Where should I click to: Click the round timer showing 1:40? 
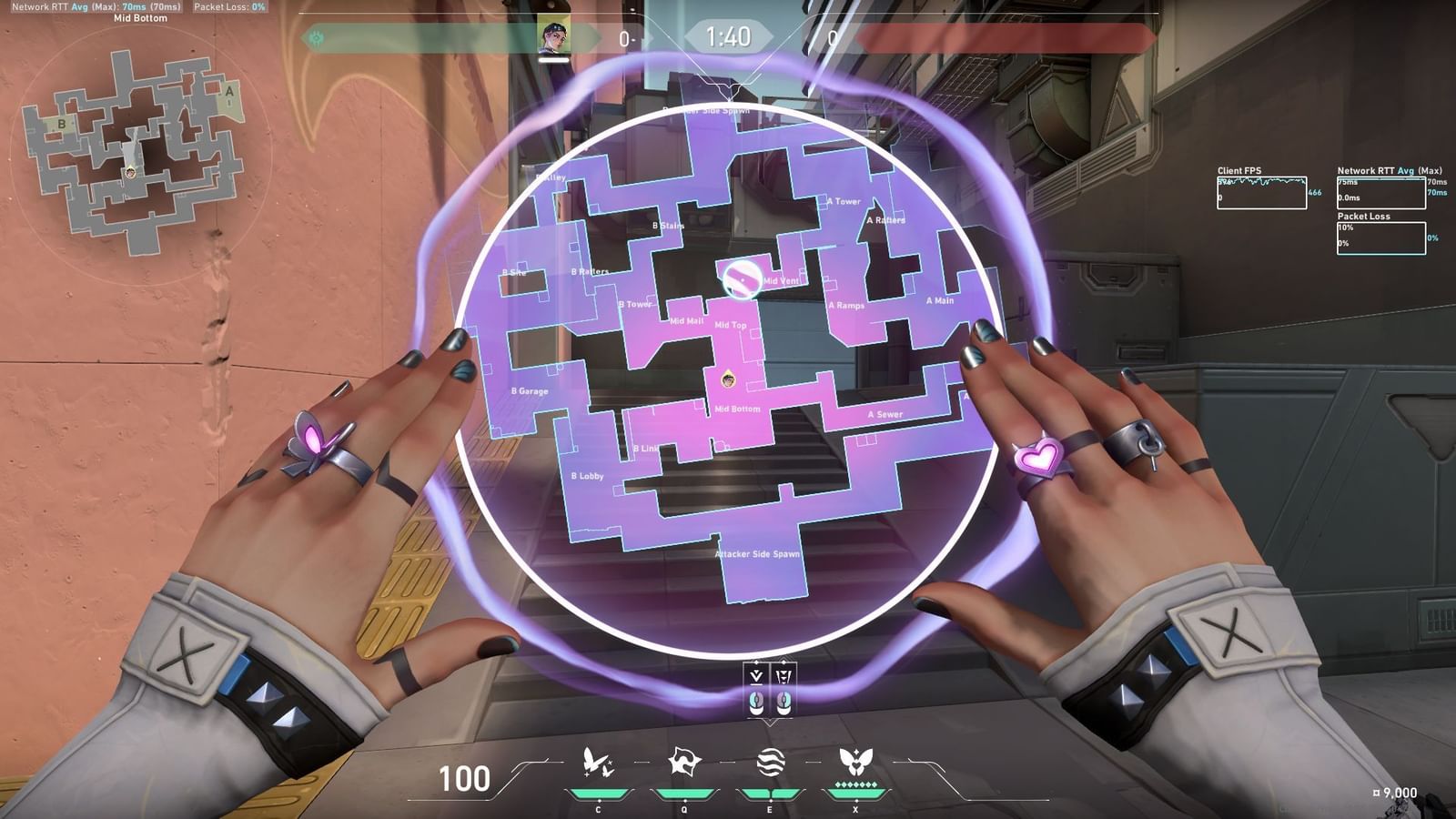point(728,37)
